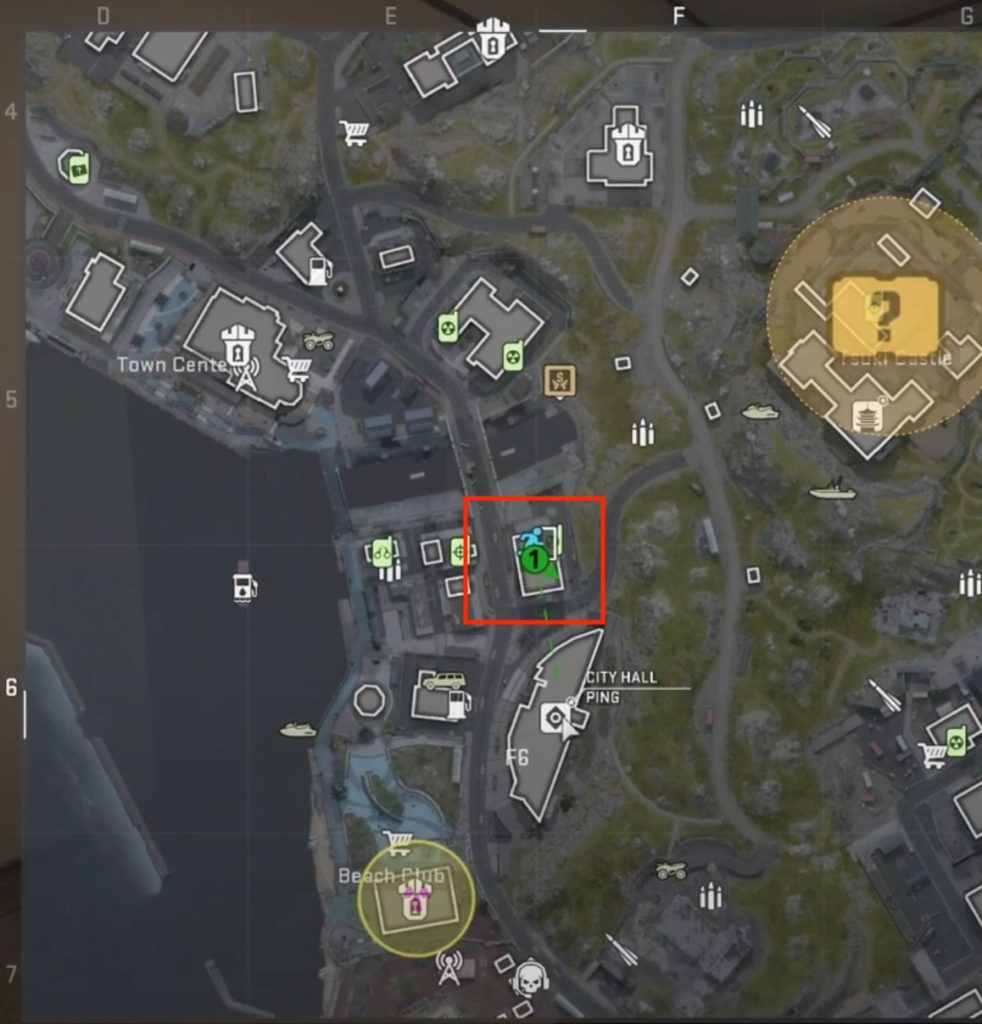The image size is (982, 1024).
Task: Select the yellow question mark contract marker
Action: coord(885,309)
